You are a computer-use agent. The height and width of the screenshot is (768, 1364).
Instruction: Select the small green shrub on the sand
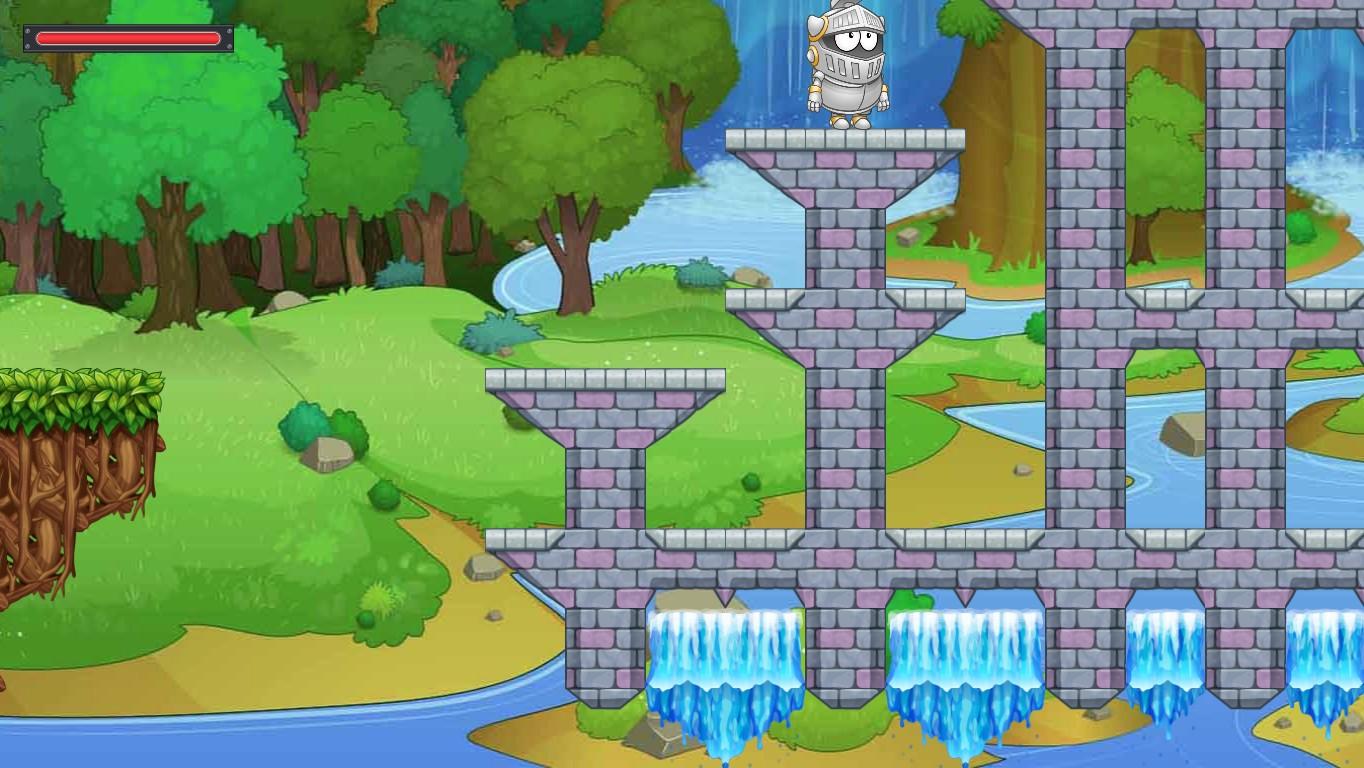point(378,600)
